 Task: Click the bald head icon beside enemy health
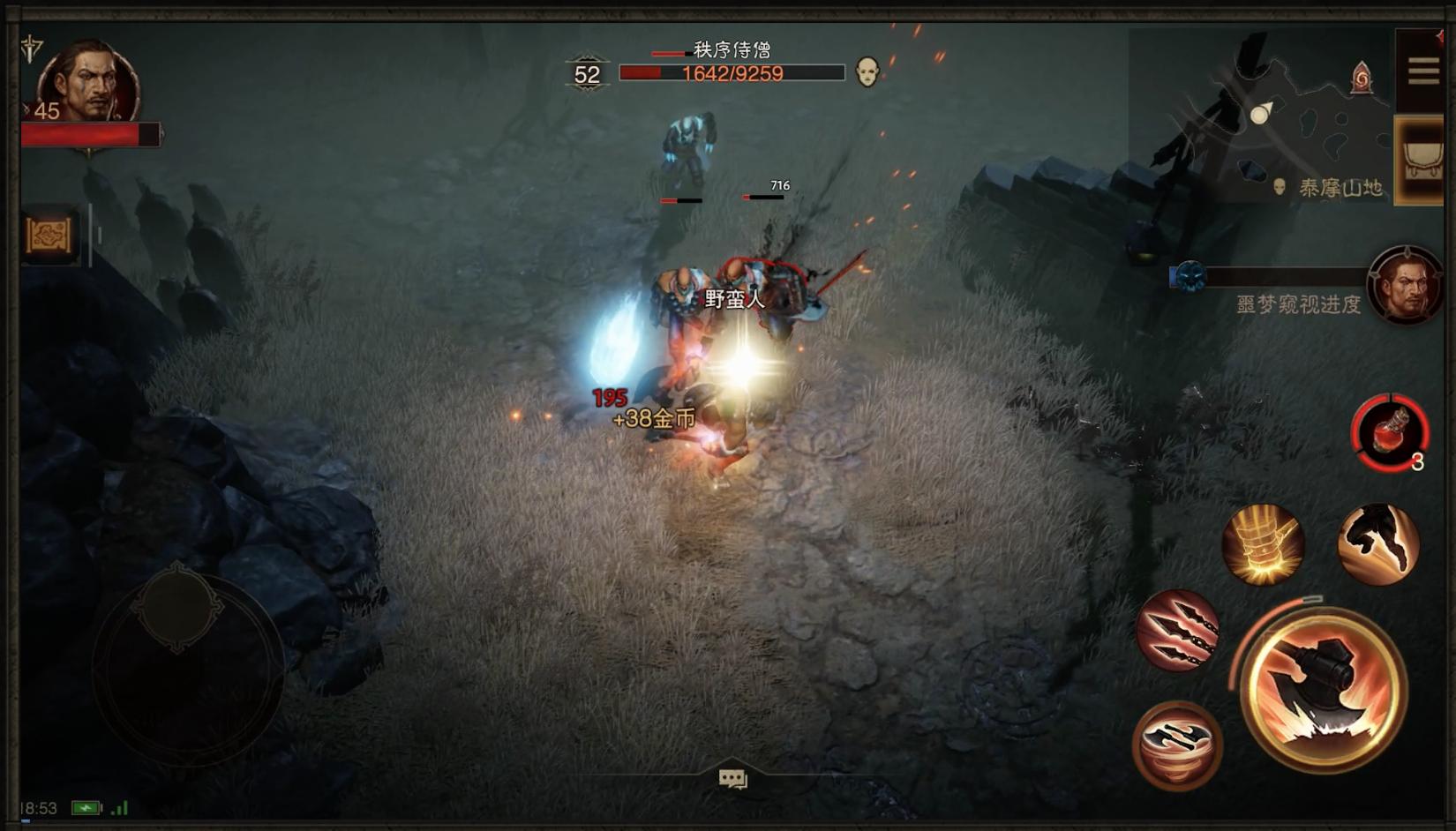tap(867, 72)
